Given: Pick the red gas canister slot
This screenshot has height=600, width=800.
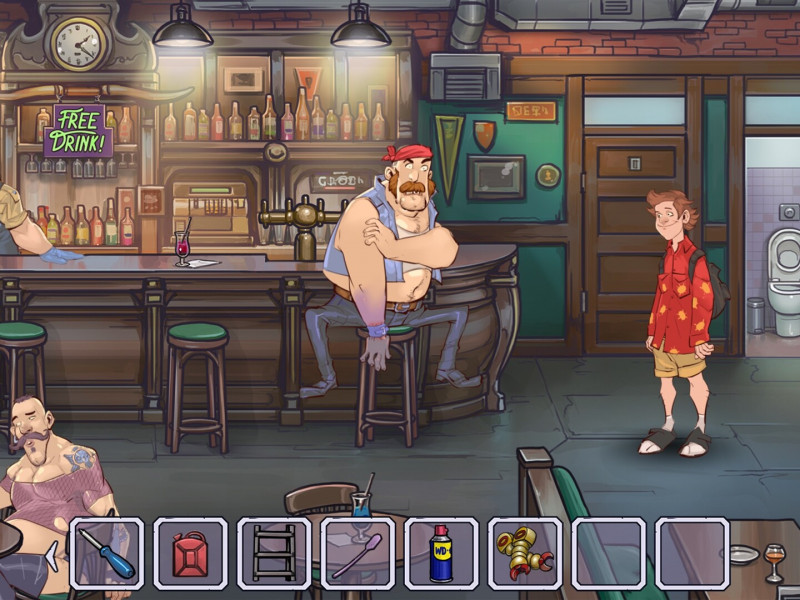Looking at the screenshot, I should pyautogui.click(x=190, y=553).
